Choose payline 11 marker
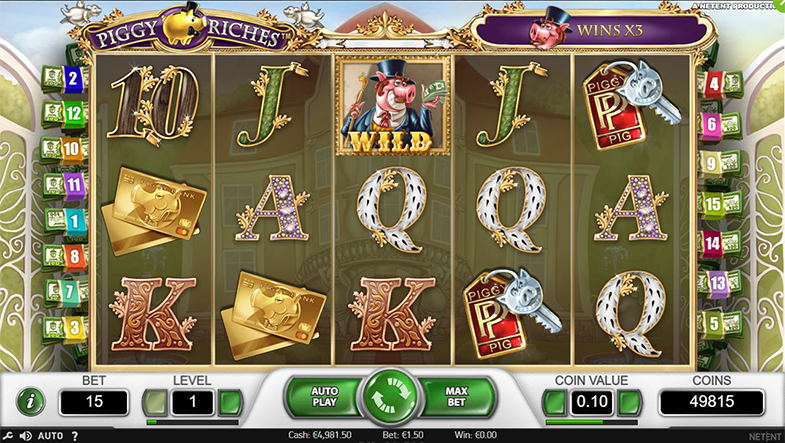 [x=73, y=184]
